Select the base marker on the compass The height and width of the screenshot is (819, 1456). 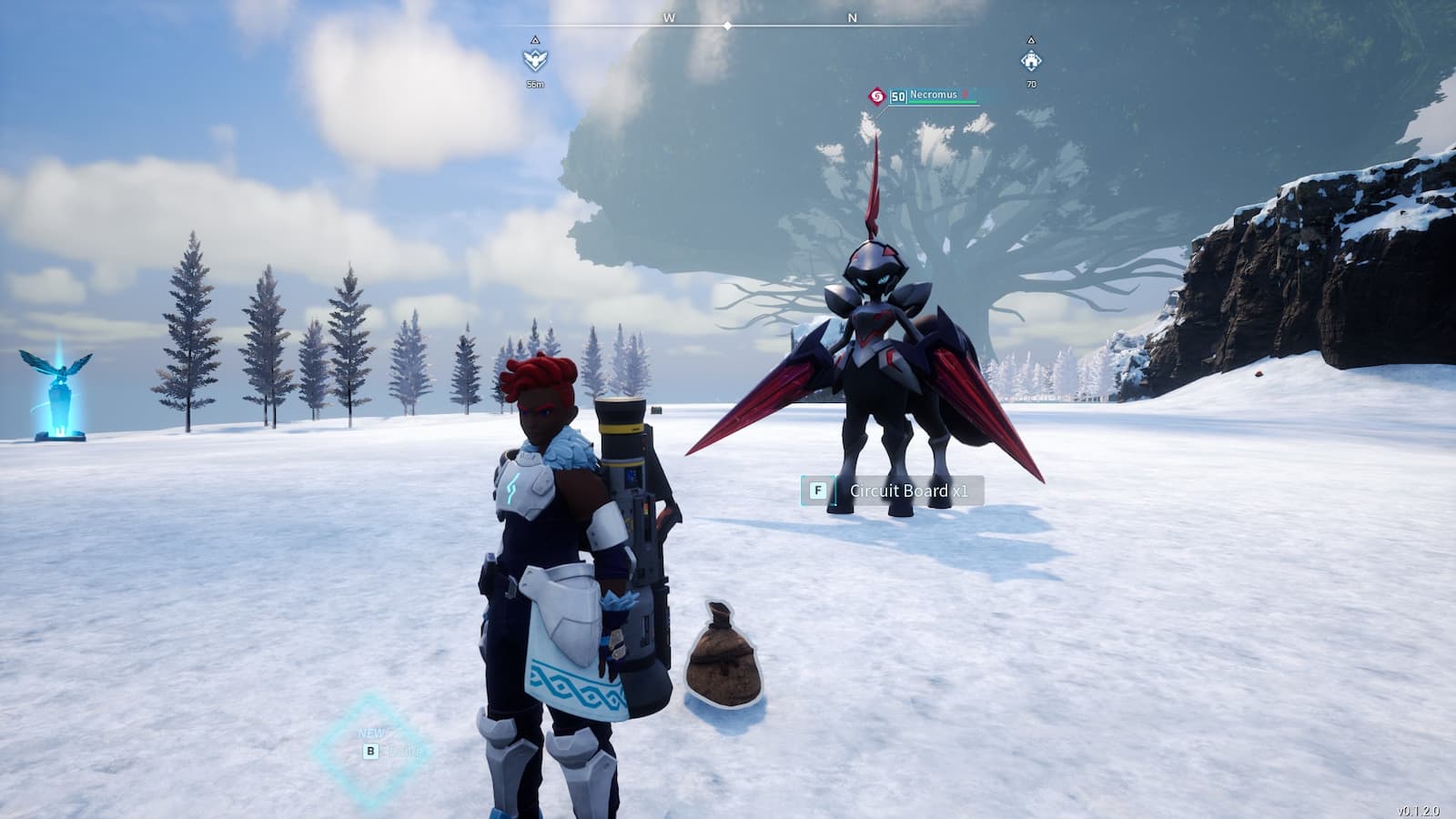click(1031, 60)
